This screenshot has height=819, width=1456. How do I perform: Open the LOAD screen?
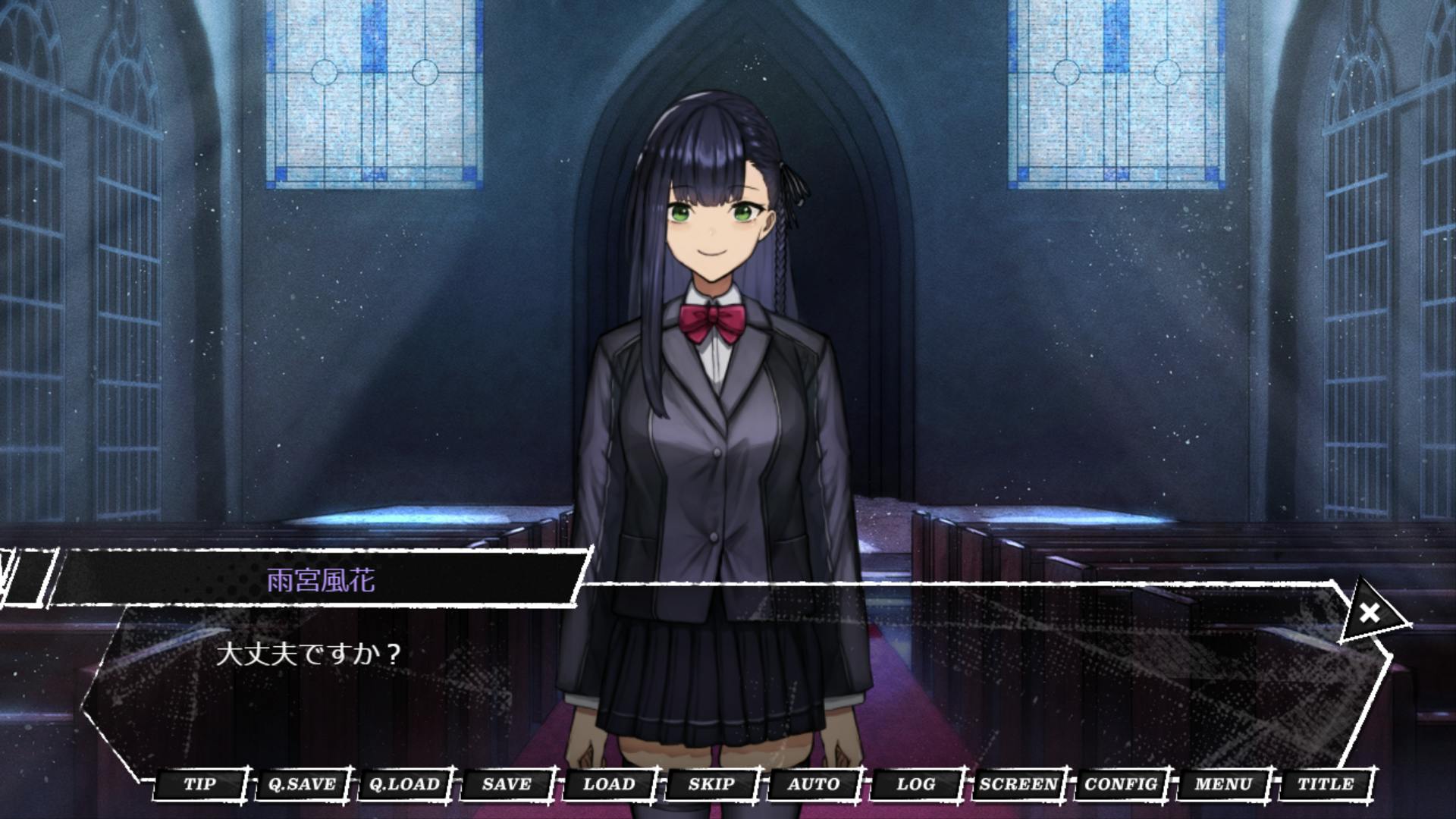click(609, 784)
